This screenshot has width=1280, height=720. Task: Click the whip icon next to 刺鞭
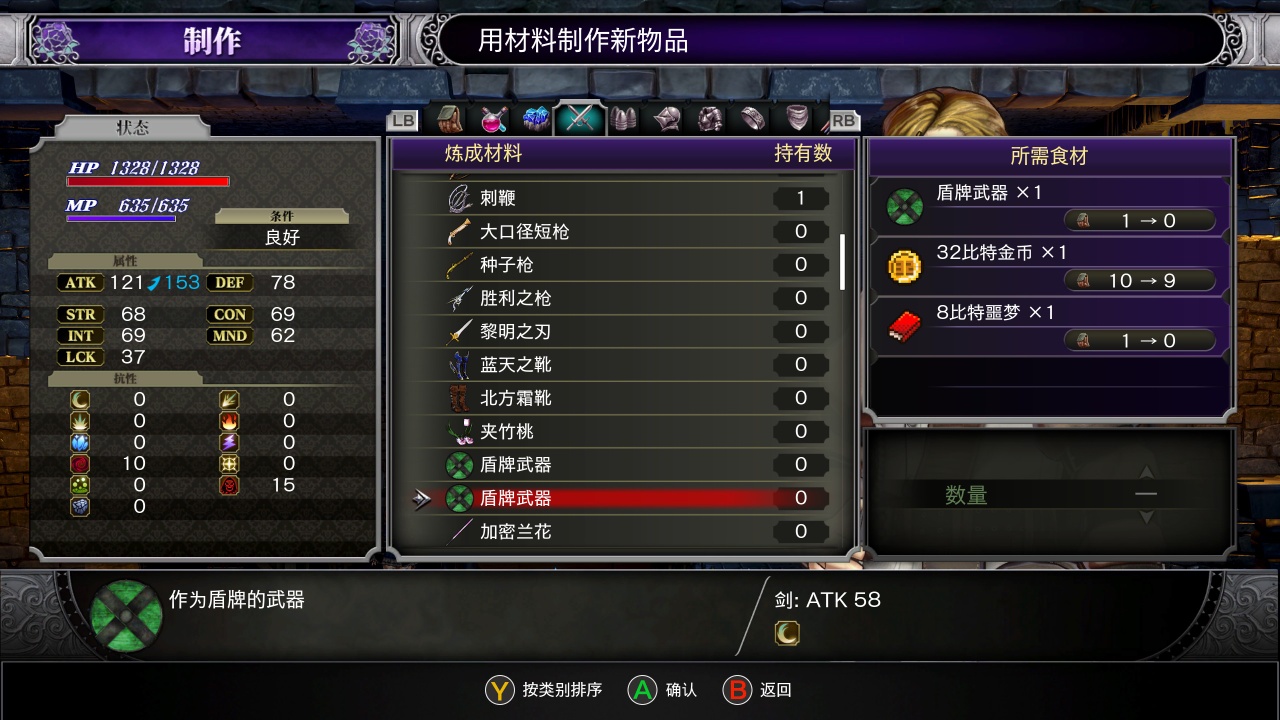(x=456, y=197)
